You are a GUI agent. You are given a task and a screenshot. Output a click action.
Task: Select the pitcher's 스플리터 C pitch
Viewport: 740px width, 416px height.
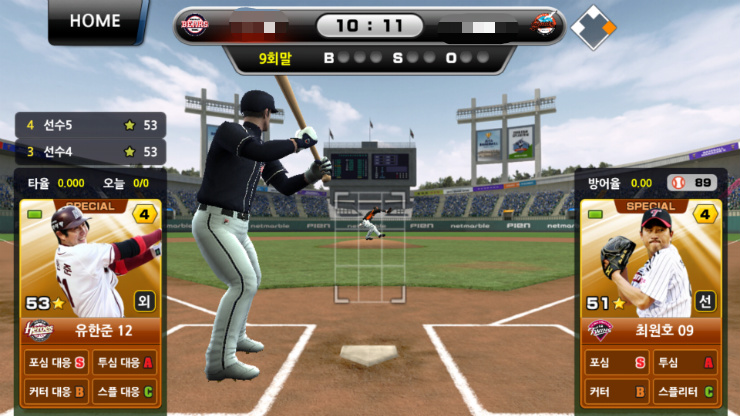685,391
